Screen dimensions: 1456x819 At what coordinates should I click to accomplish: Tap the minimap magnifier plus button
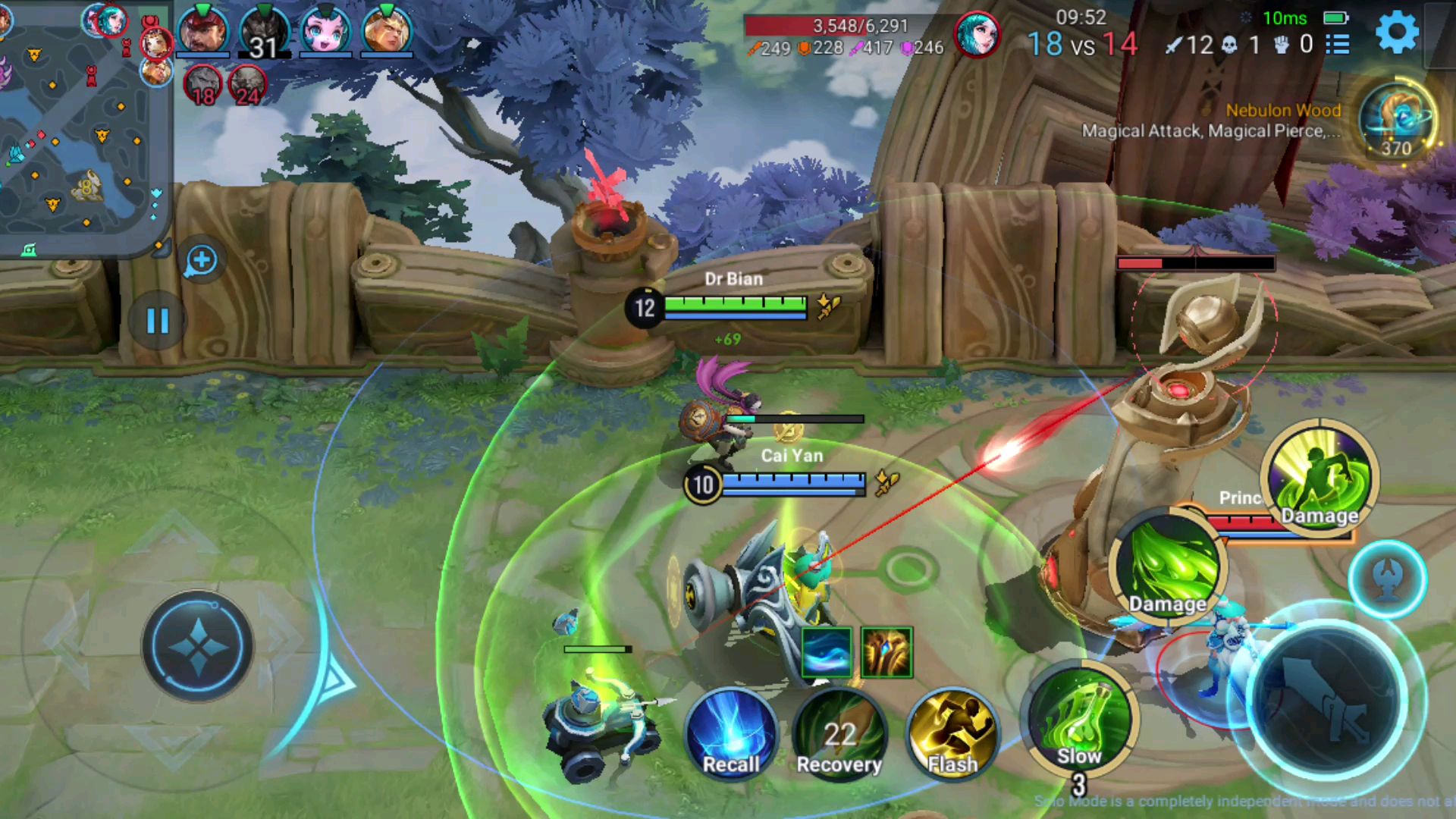click(x=201, y=261)
